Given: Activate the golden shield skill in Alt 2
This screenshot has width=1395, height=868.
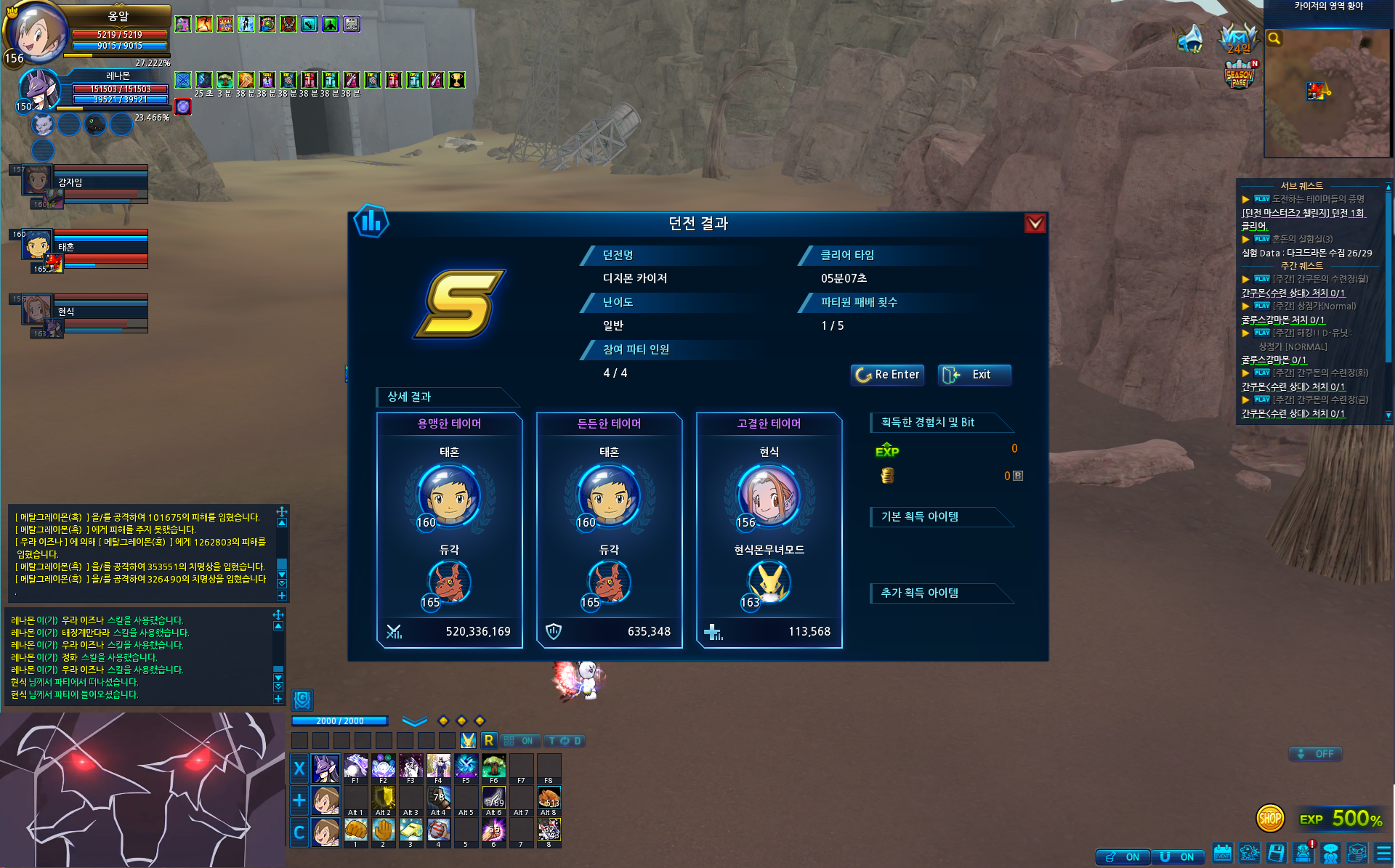Looking at the screenshot, I should pyautogui.click(x=383, y=798).
